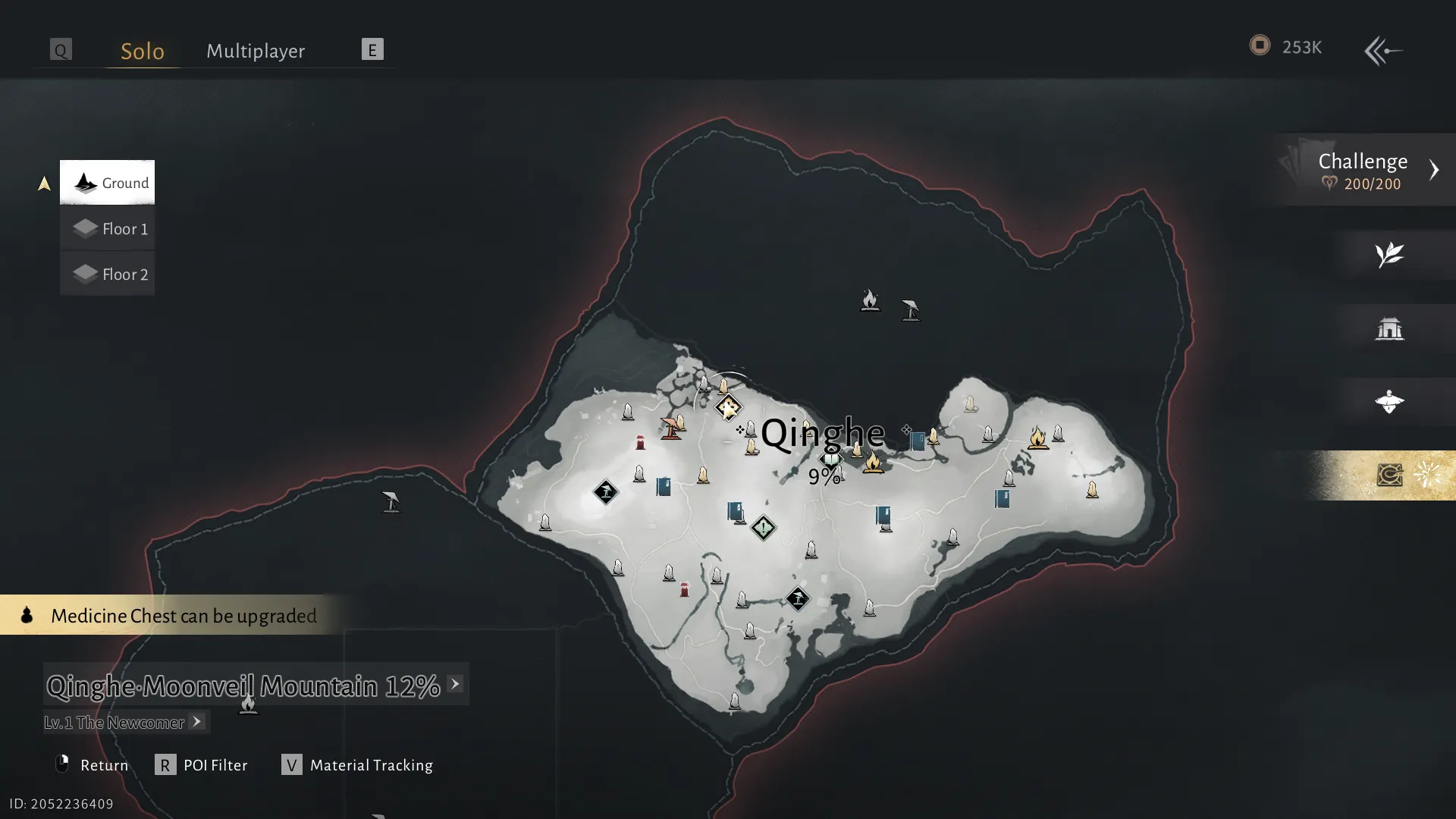Switch map view to Floor 2
This screenshot has width=1456, height=819.
(107, 274)
